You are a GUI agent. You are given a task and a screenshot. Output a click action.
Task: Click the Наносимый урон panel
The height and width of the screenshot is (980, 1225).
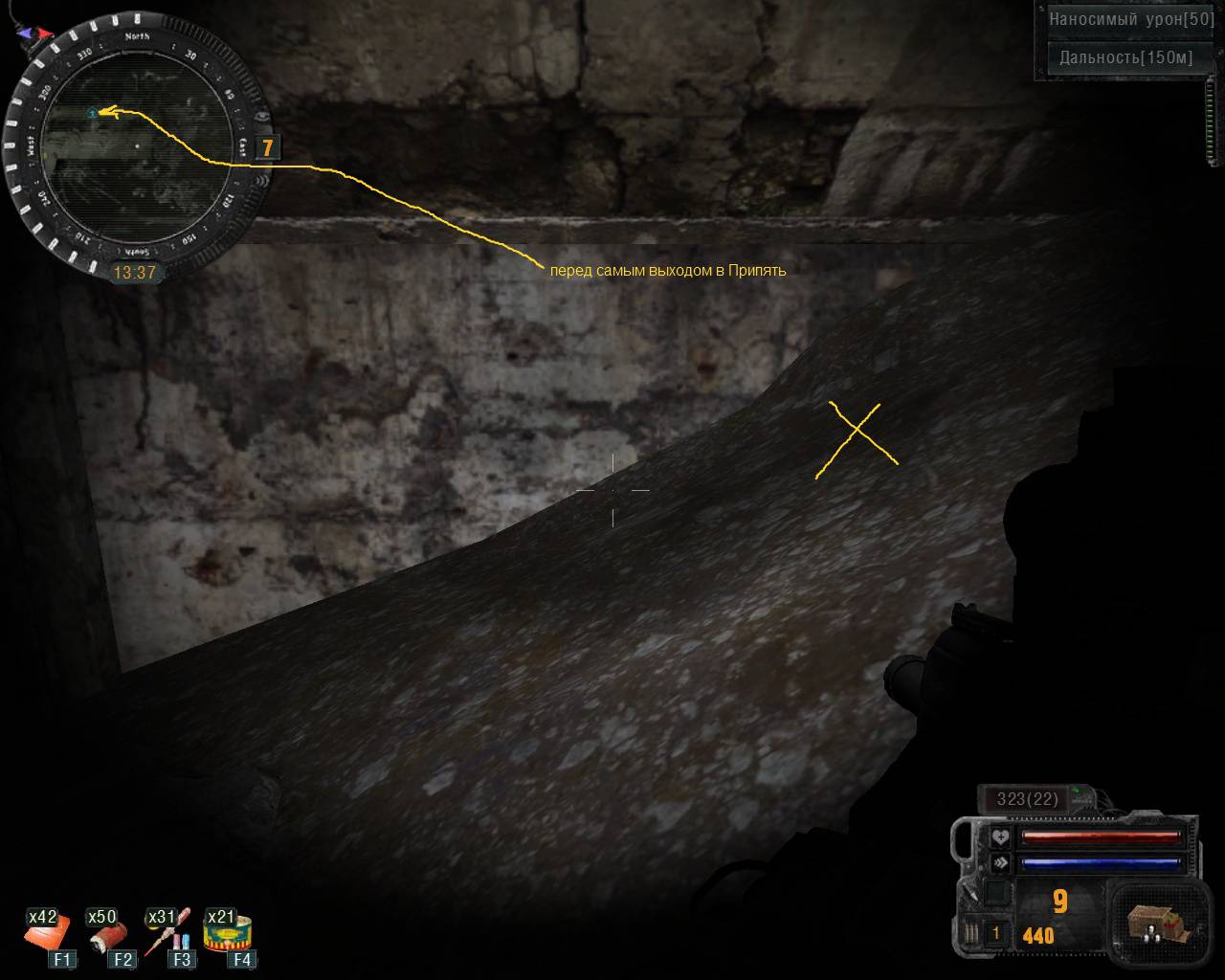1130,19
